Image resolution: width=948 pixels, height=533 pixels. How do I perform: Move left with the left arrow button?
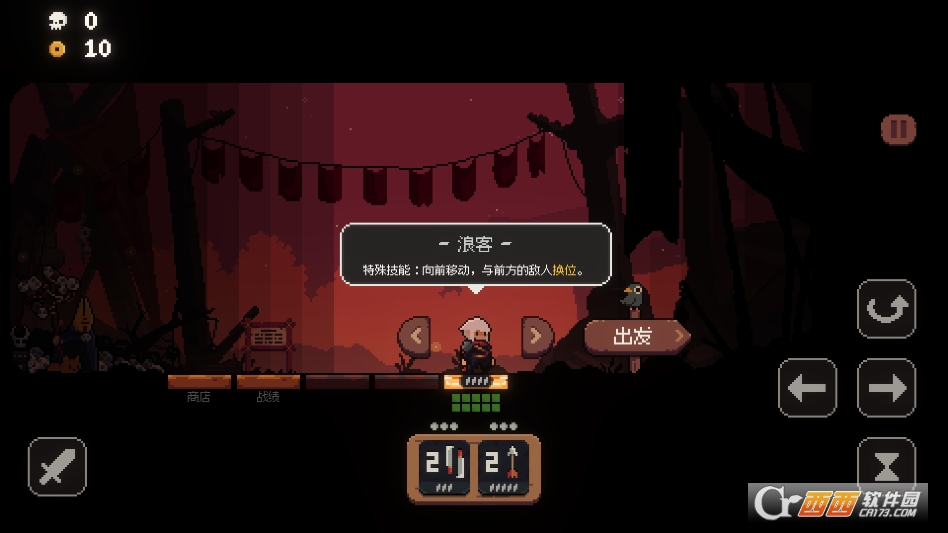pyautogui.click(x=807, y=388)
